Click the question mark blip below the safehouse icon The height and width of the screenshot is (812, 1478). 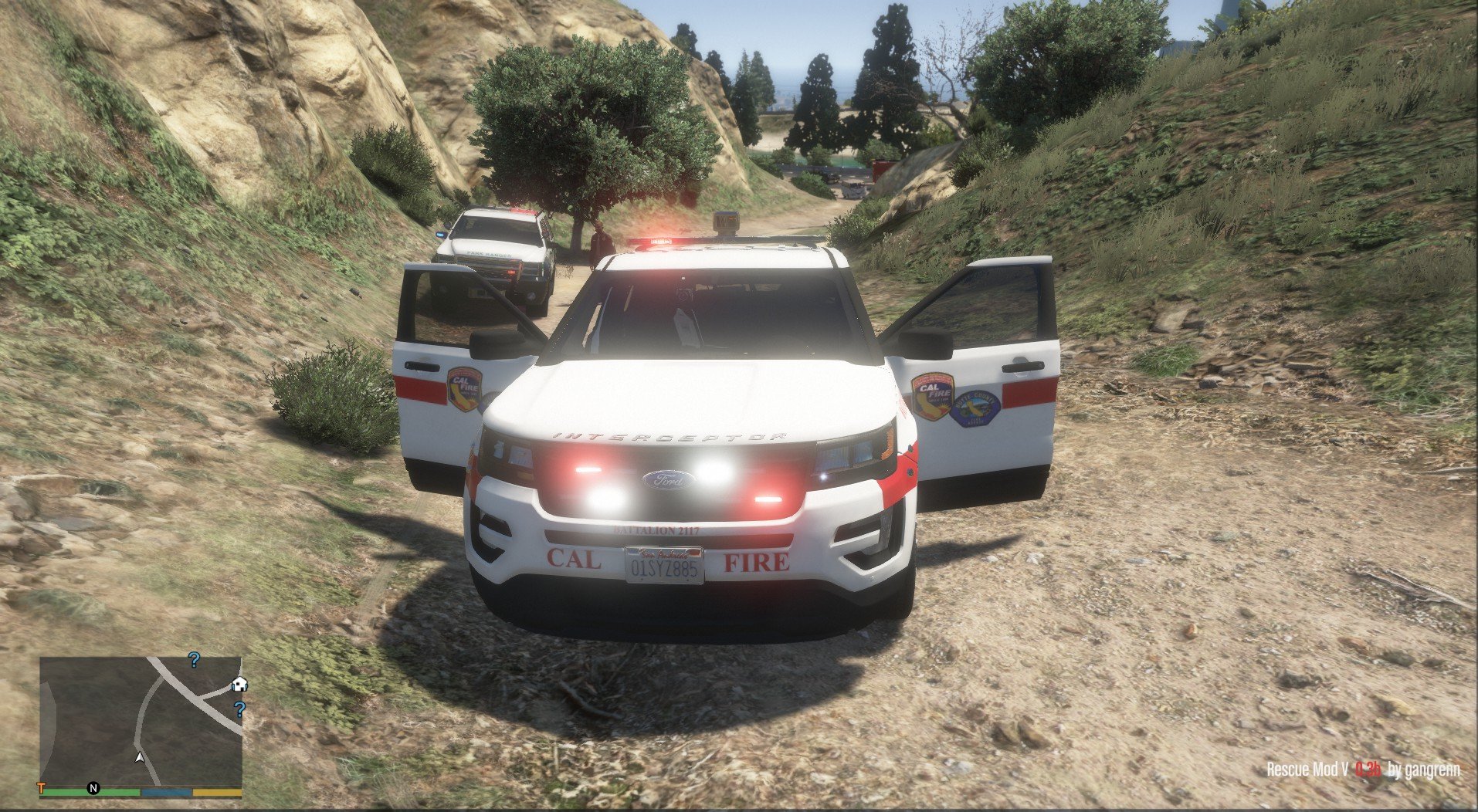239,709
